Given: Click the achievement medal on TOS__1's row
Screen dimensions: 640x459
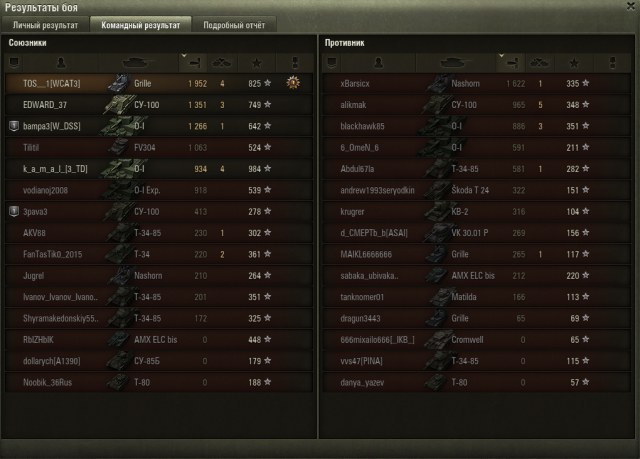Looking at the screenshot, I should coord(293,83).
